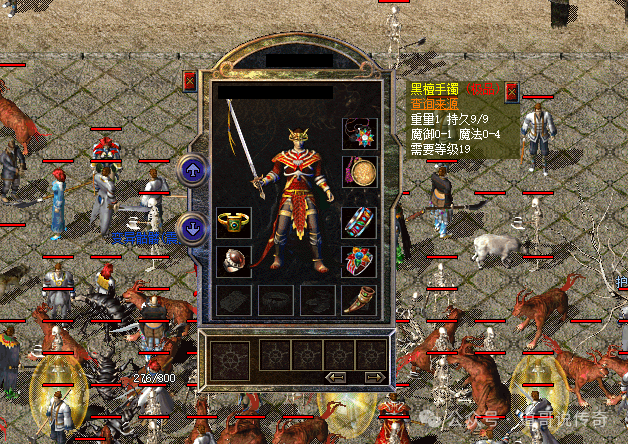This screenshot has width=628, height=444.
Task: Click the blue up arrow button
Action: (193, 170)
